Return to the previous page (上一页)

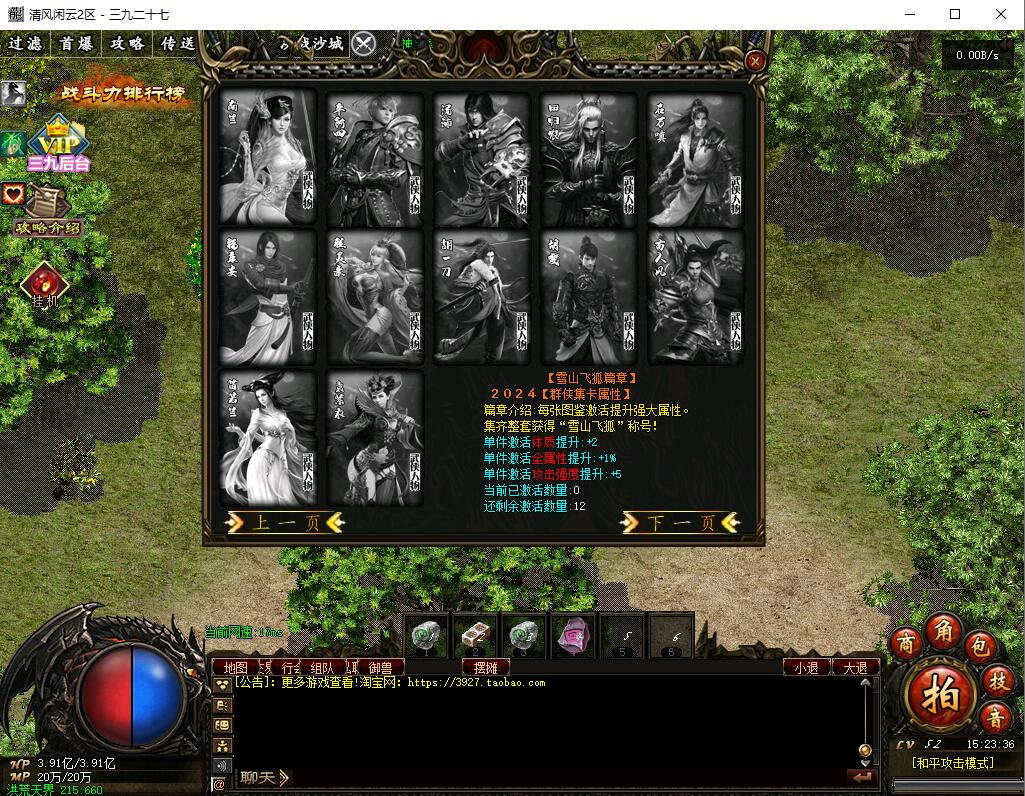(x=285, y=522)
